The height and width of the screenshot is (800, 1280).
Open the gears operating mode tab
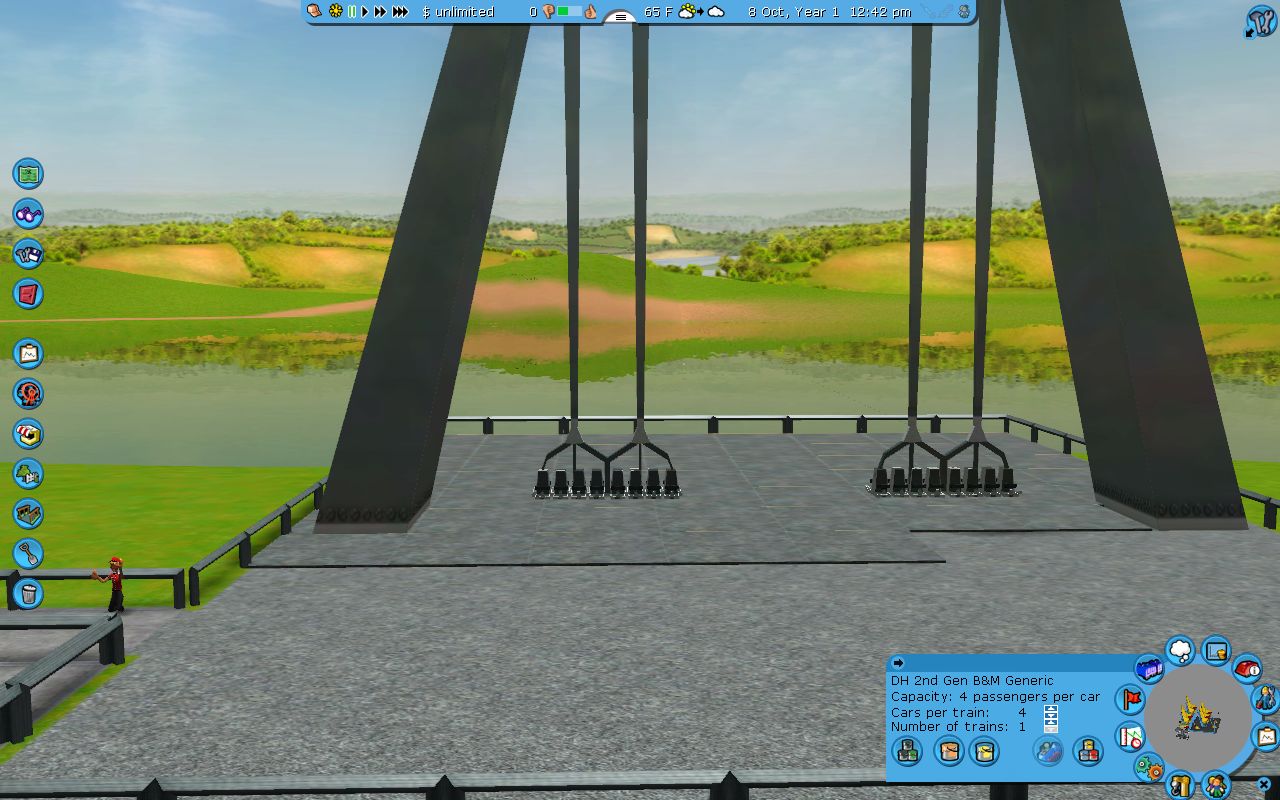pyautogui.click(x=1149, y=769)
